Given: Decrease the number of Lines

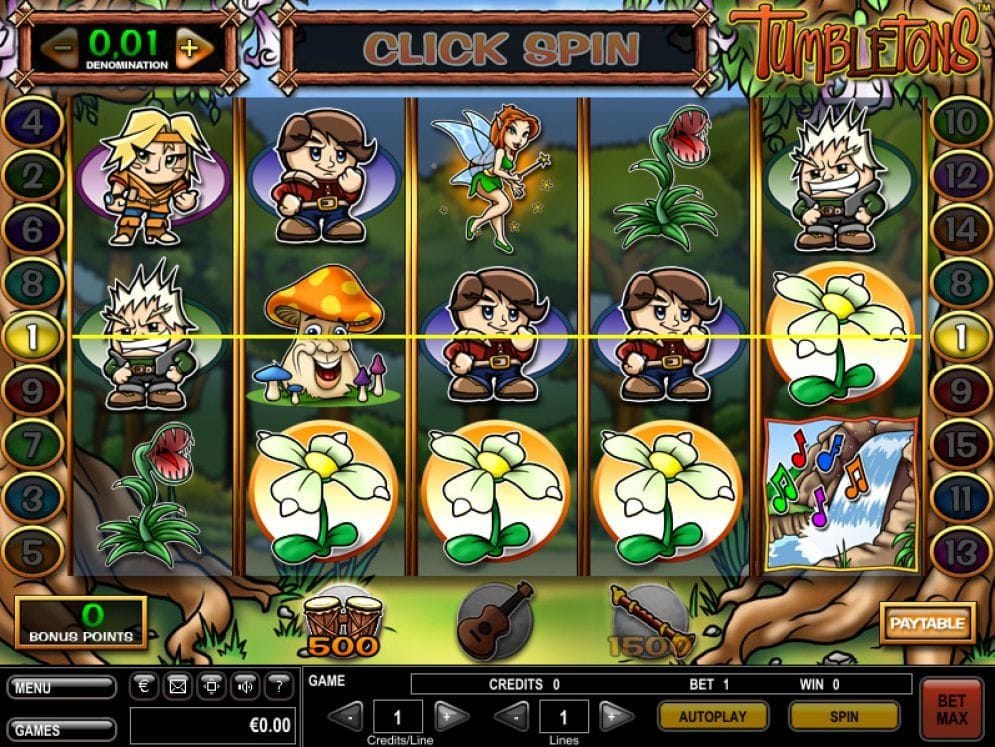Looking at the screenshot, I should point(512,716).
